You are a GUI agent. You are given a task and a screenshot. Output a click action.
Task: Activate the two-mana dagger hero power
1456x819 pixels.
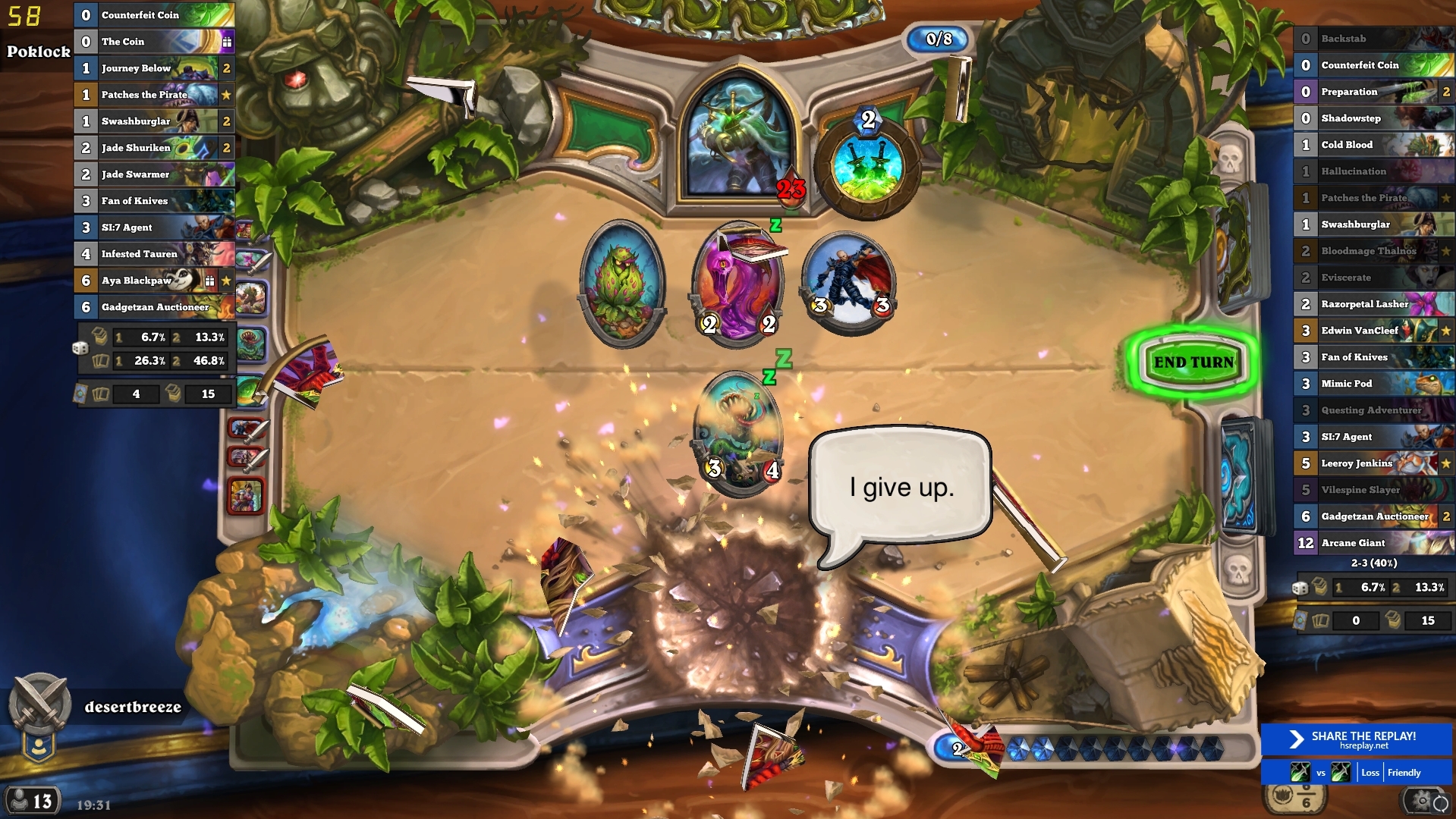click(867, 167)
